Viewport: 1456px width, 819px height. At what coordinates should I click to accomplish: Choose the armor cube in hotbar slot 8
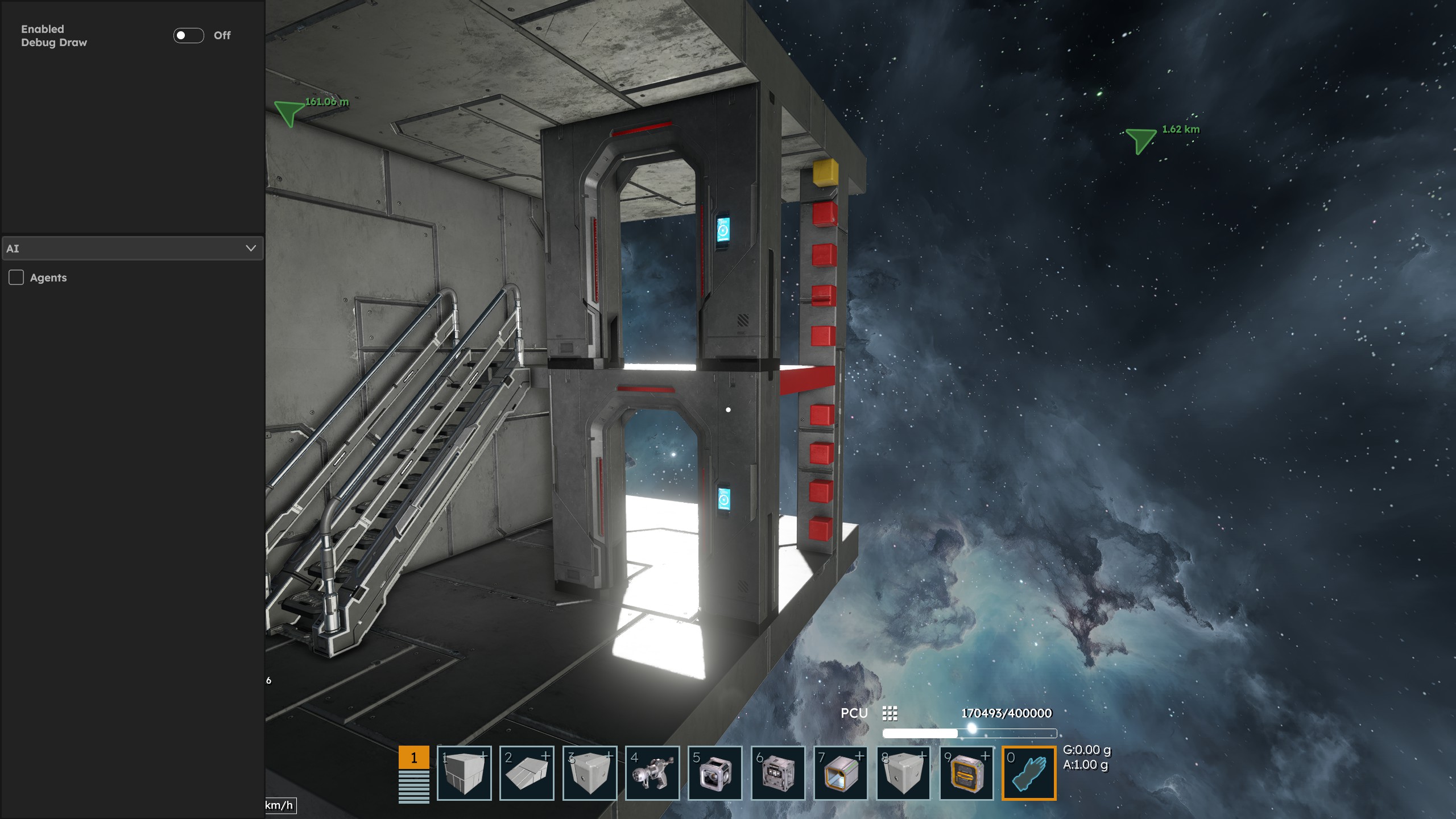pyautogui.click(x=903, y=773)
